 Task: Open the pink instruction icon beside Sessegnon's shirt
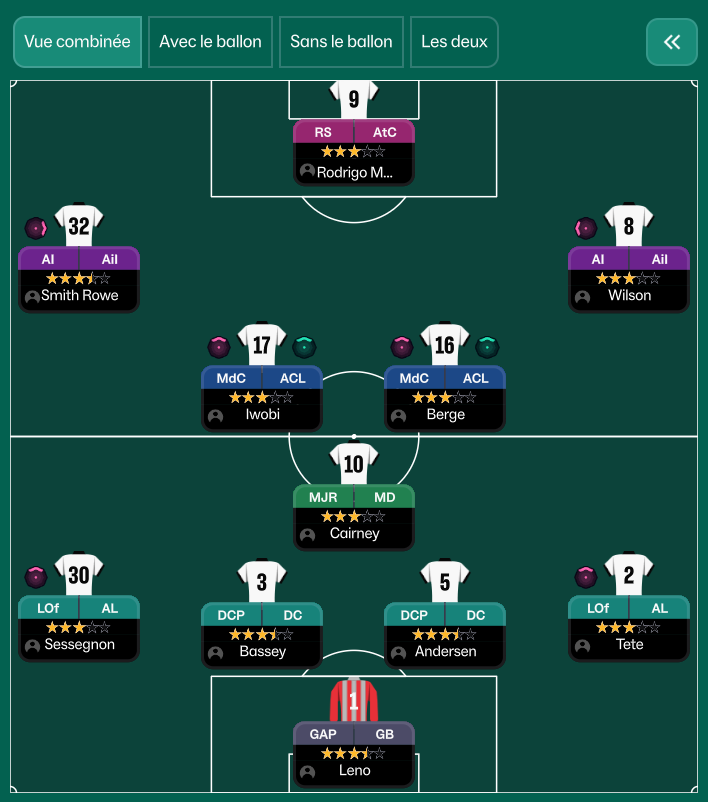(x=36, y=577)
